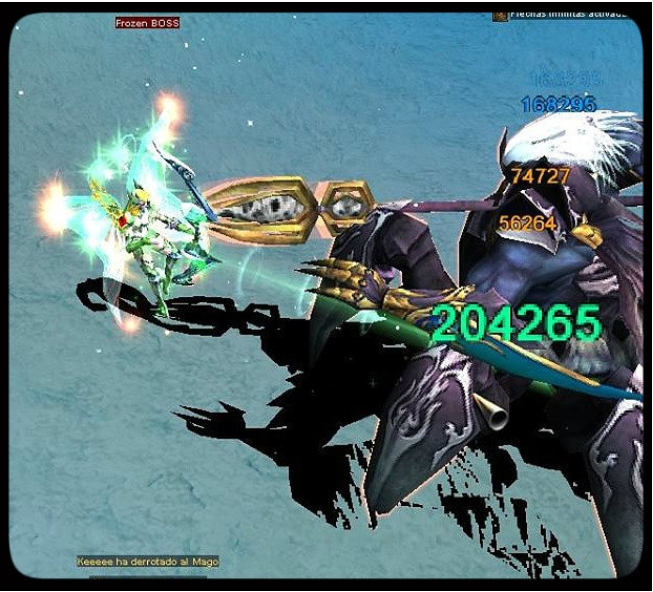Click the infinite arrows buff icon

[x=499, y=15]
